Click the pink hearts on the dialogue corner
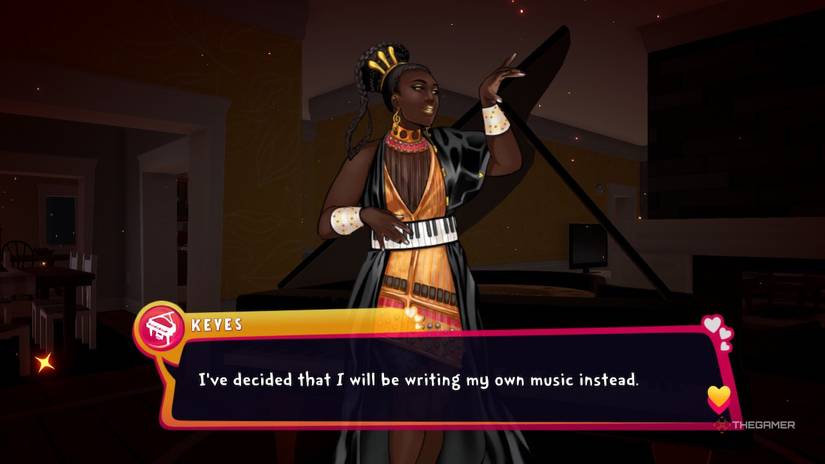The width and height of the screenshot is (825, 464). click(717, 331)
